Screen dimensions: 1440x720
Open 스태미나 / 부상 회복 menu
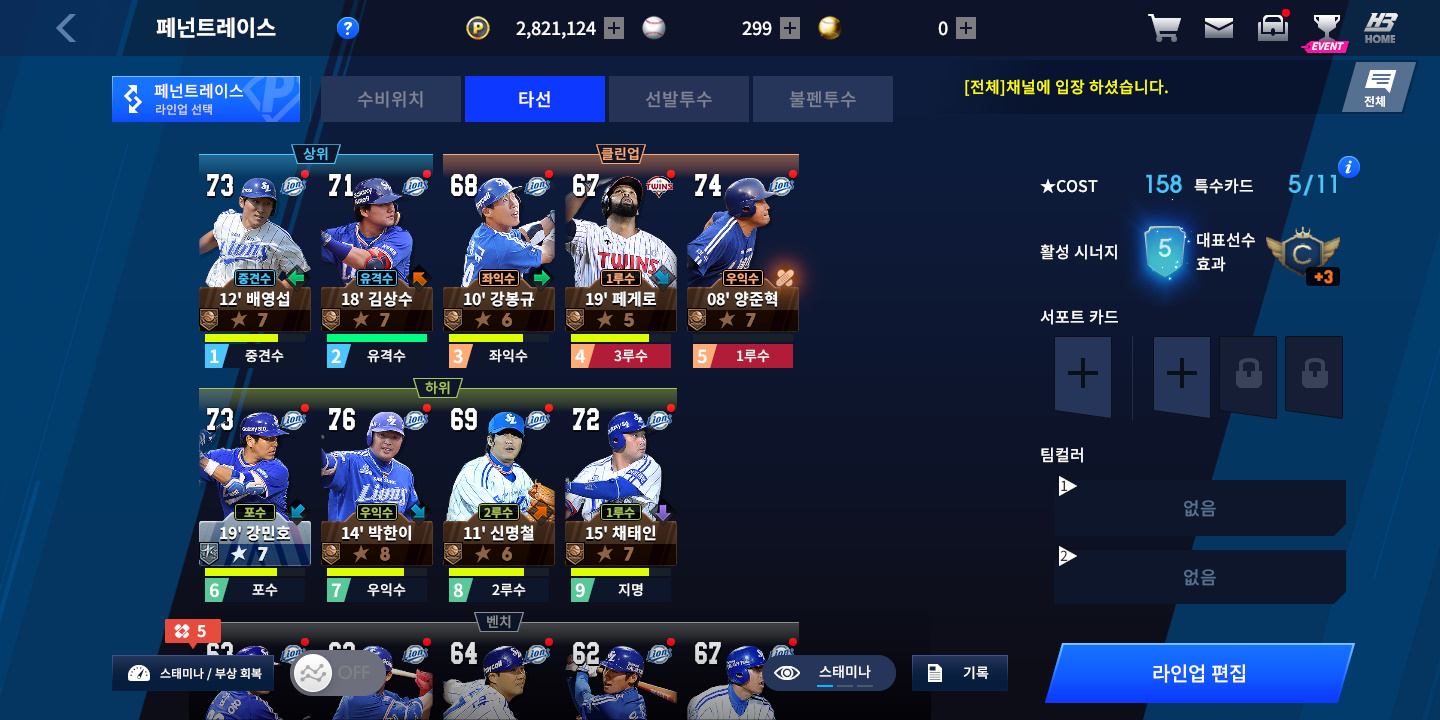pos(193,673)
